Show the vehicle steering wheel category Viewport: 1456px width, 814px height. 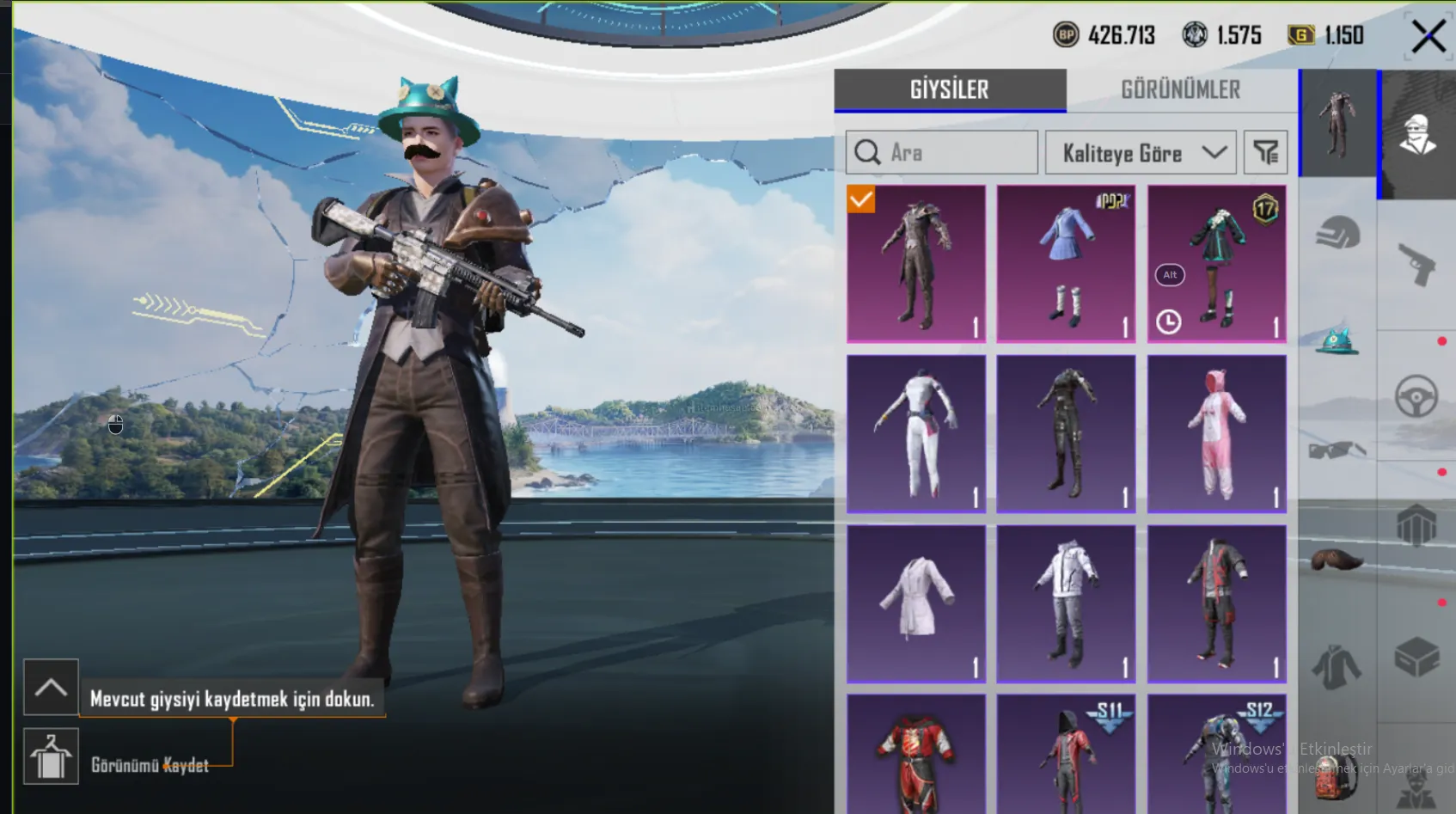(1416, 396)
